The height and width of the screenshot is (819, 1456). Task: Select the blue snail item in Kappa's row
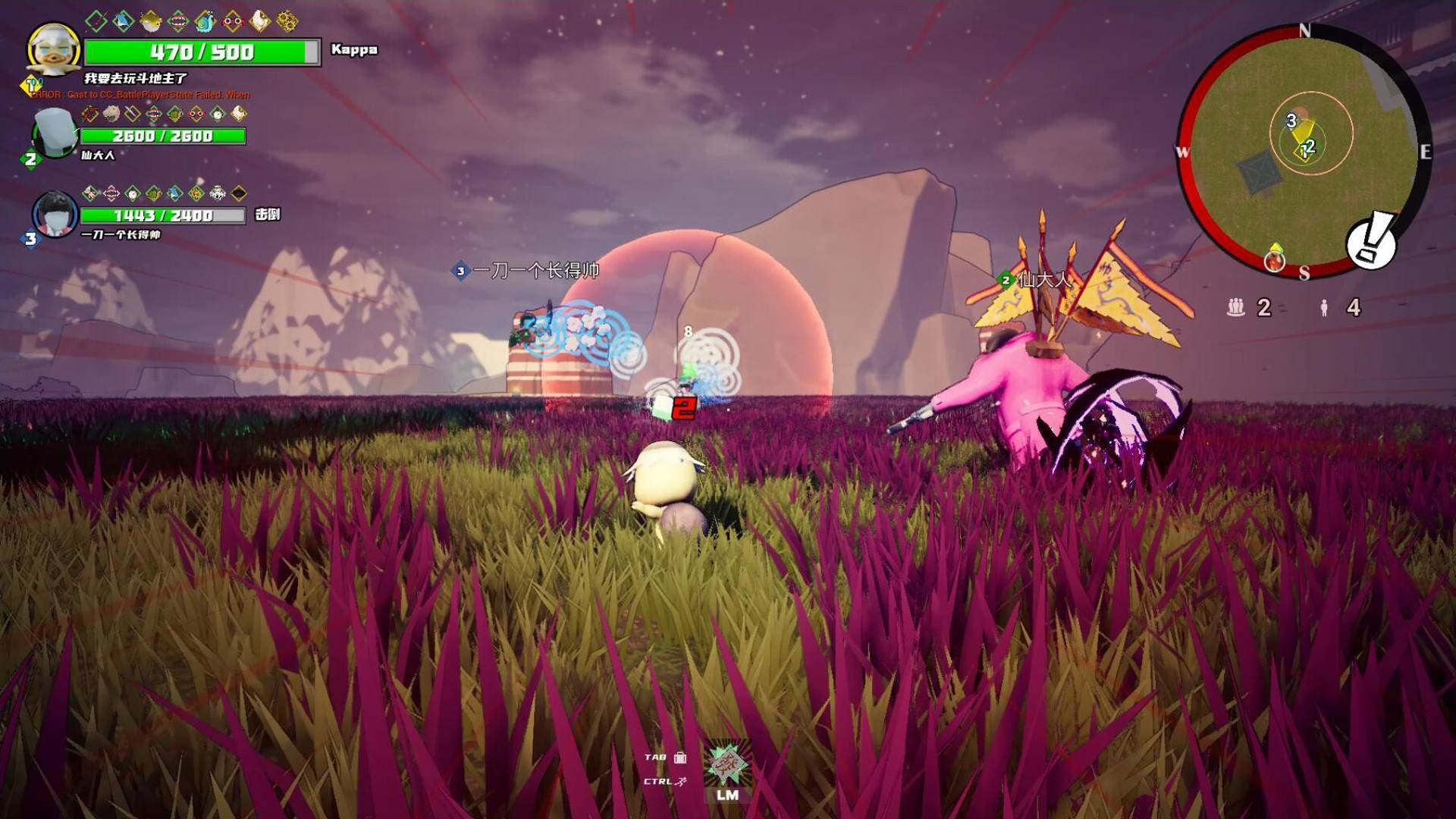(205, 21)
